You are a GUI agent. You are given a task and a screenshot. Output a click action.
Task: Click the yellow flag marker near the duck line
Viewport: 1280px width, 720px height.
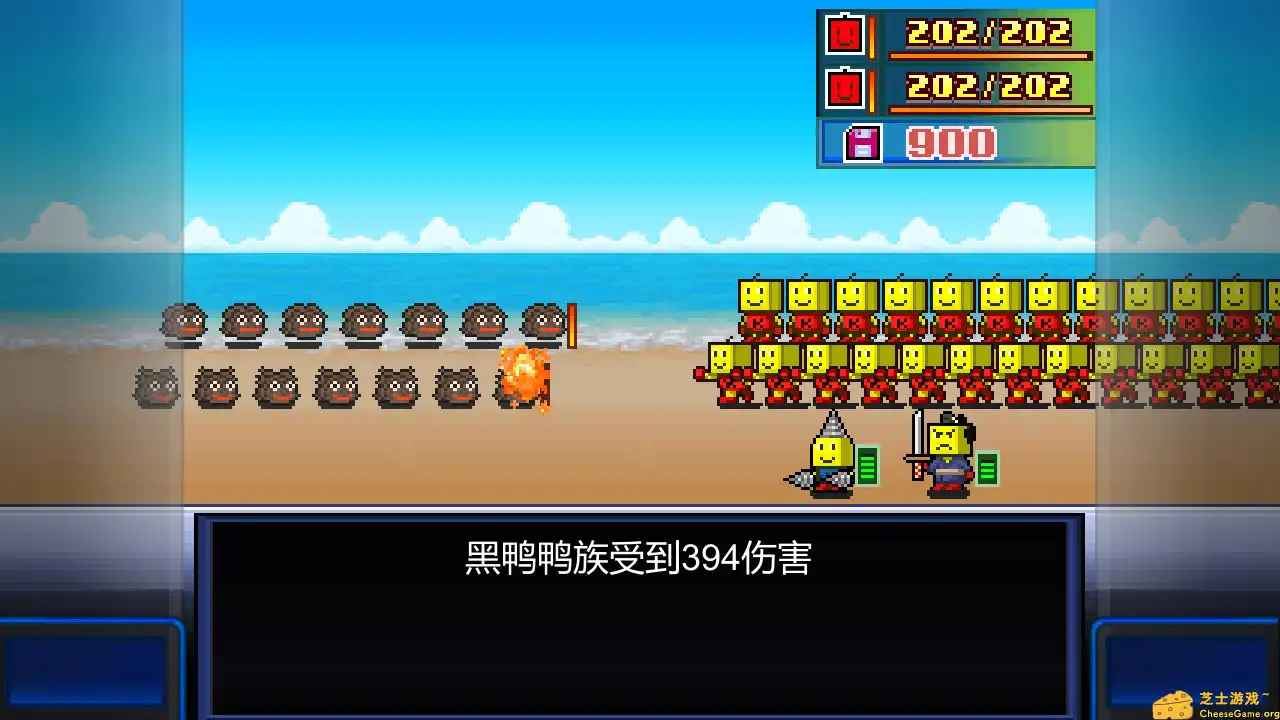pyautogui.click(x=572, y=327)
